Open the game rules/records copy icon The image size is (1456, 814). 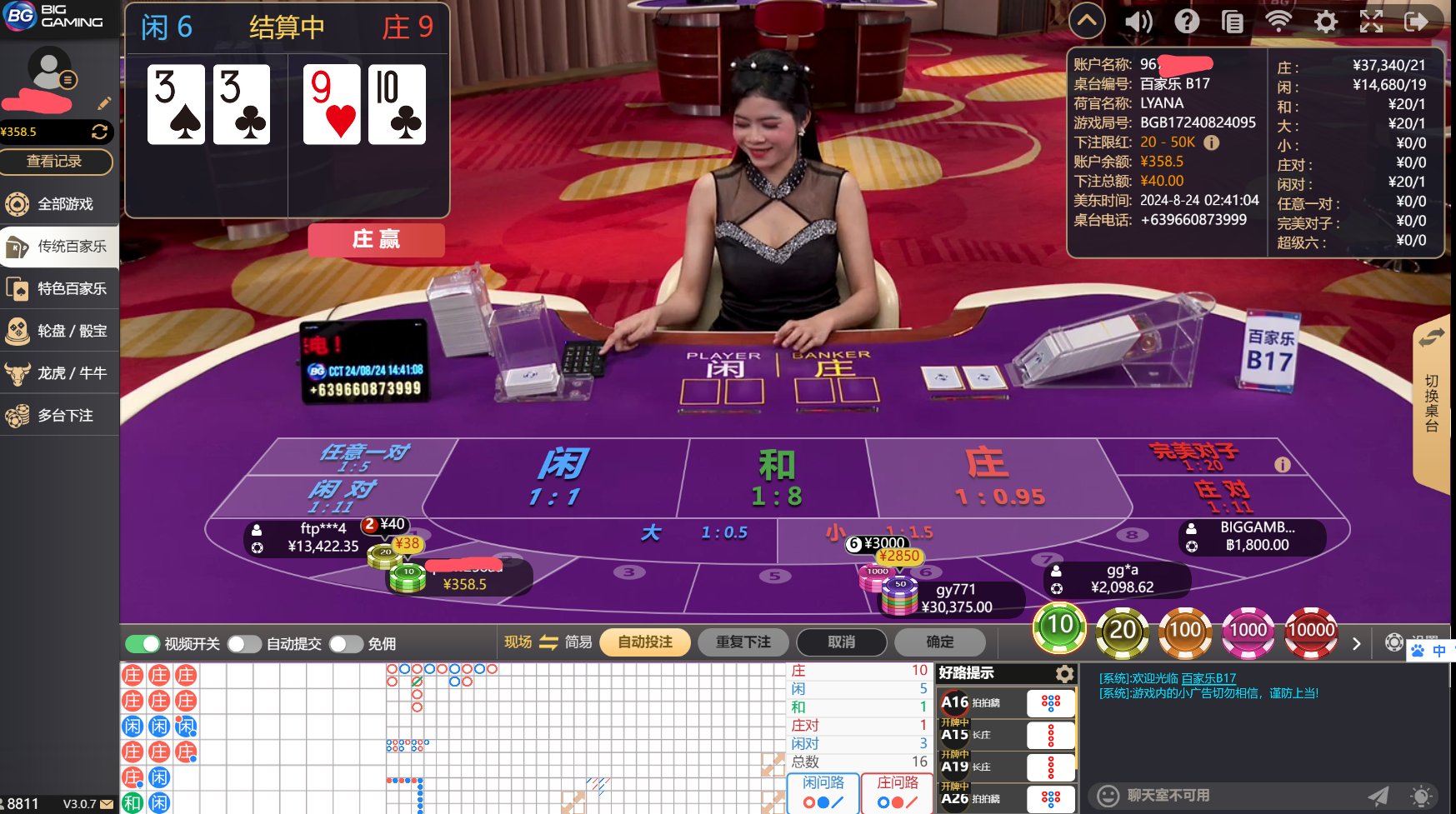click(1232, 21)
